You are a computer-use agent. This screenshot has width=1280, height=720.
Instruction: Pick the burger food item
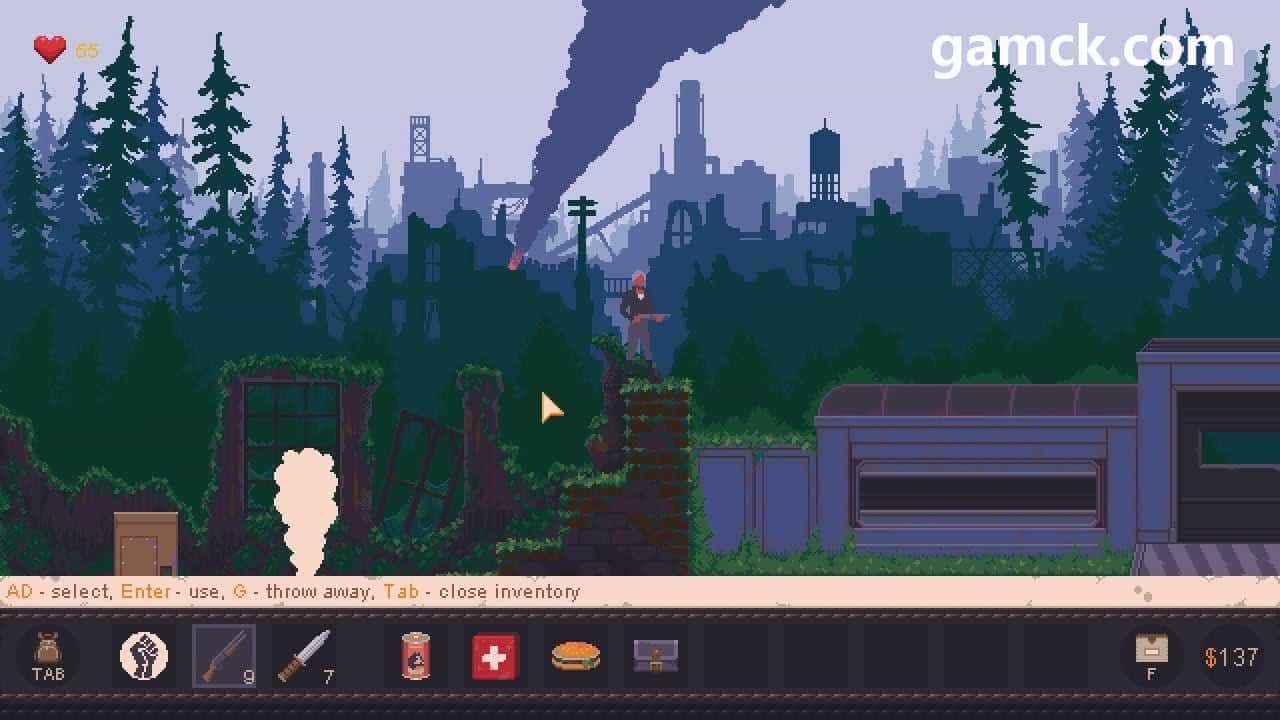576,656
